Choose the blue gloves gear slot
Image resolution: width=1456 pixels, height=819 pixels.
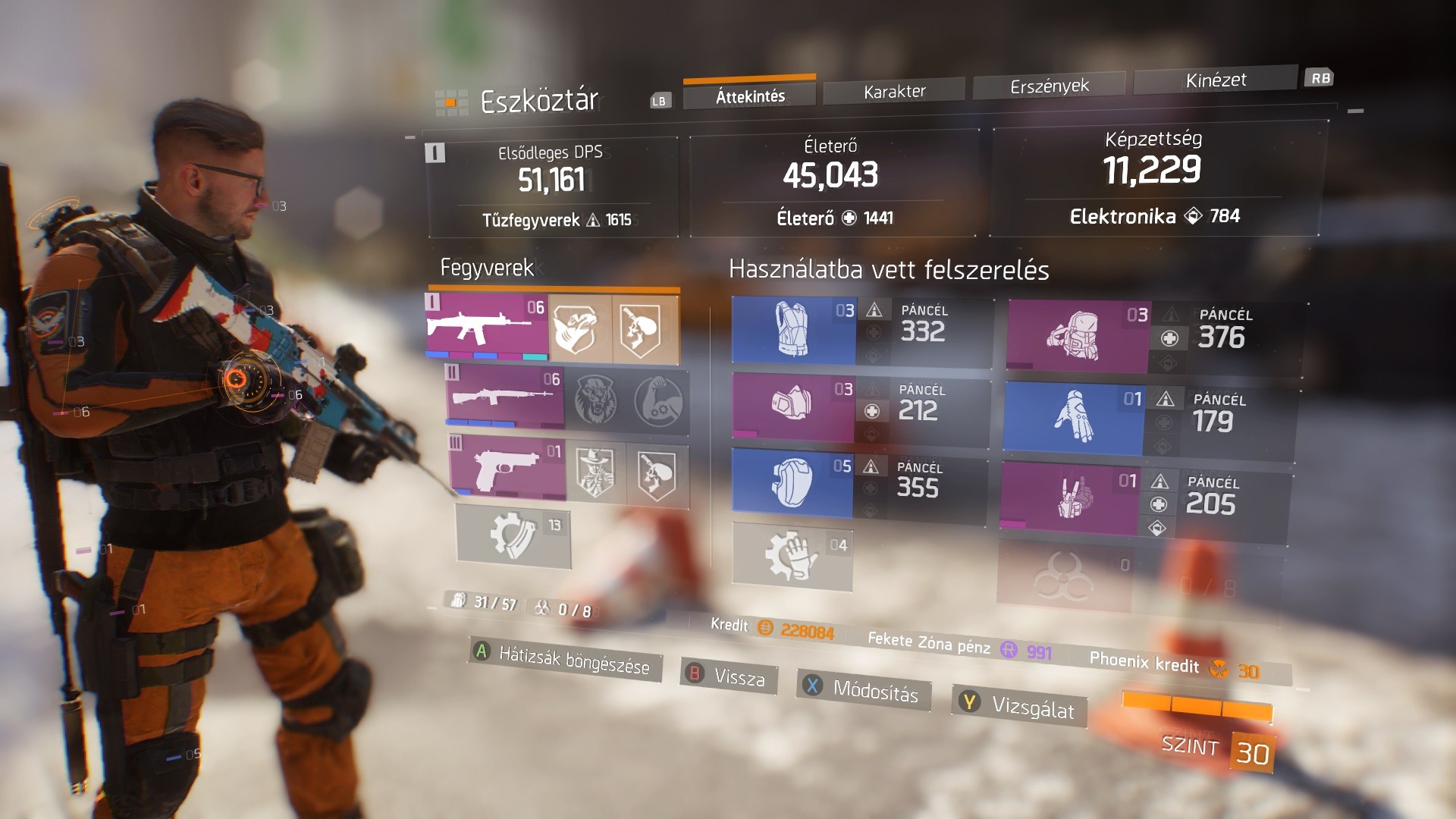point(1073,419)
